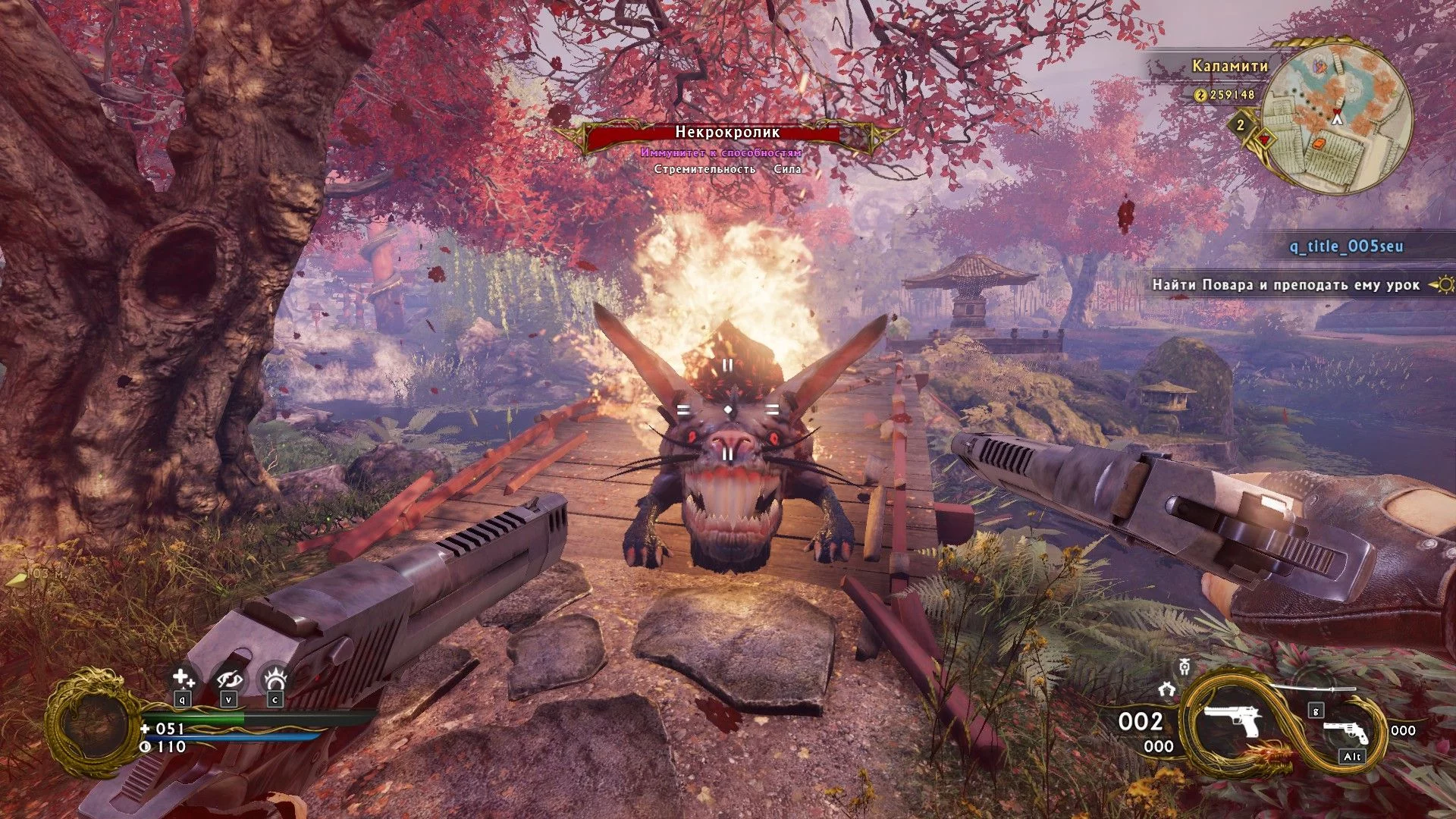Viewport: 1456px width, 819px height.
Task: Switch to the revolver weapon slot
Action: pos(1347,730)
